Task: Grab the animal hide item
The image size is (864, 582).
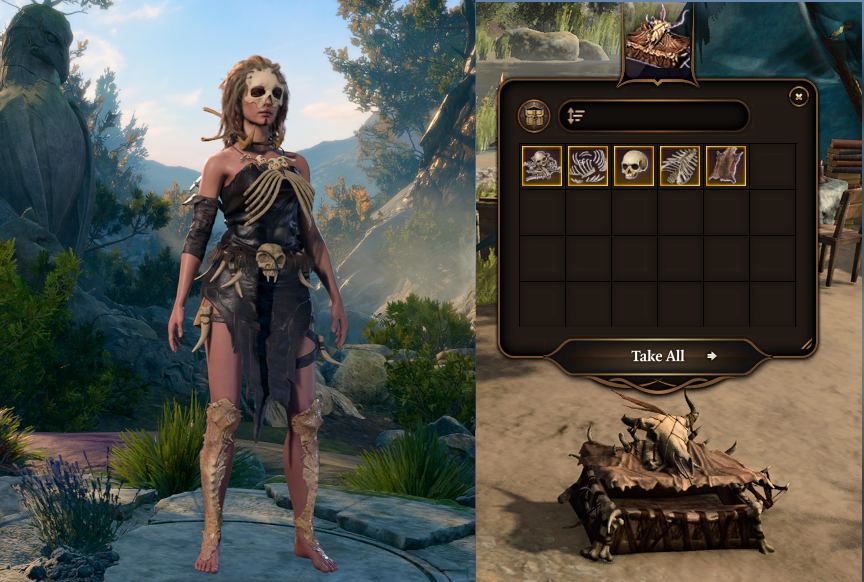Action: coord(726,166)
